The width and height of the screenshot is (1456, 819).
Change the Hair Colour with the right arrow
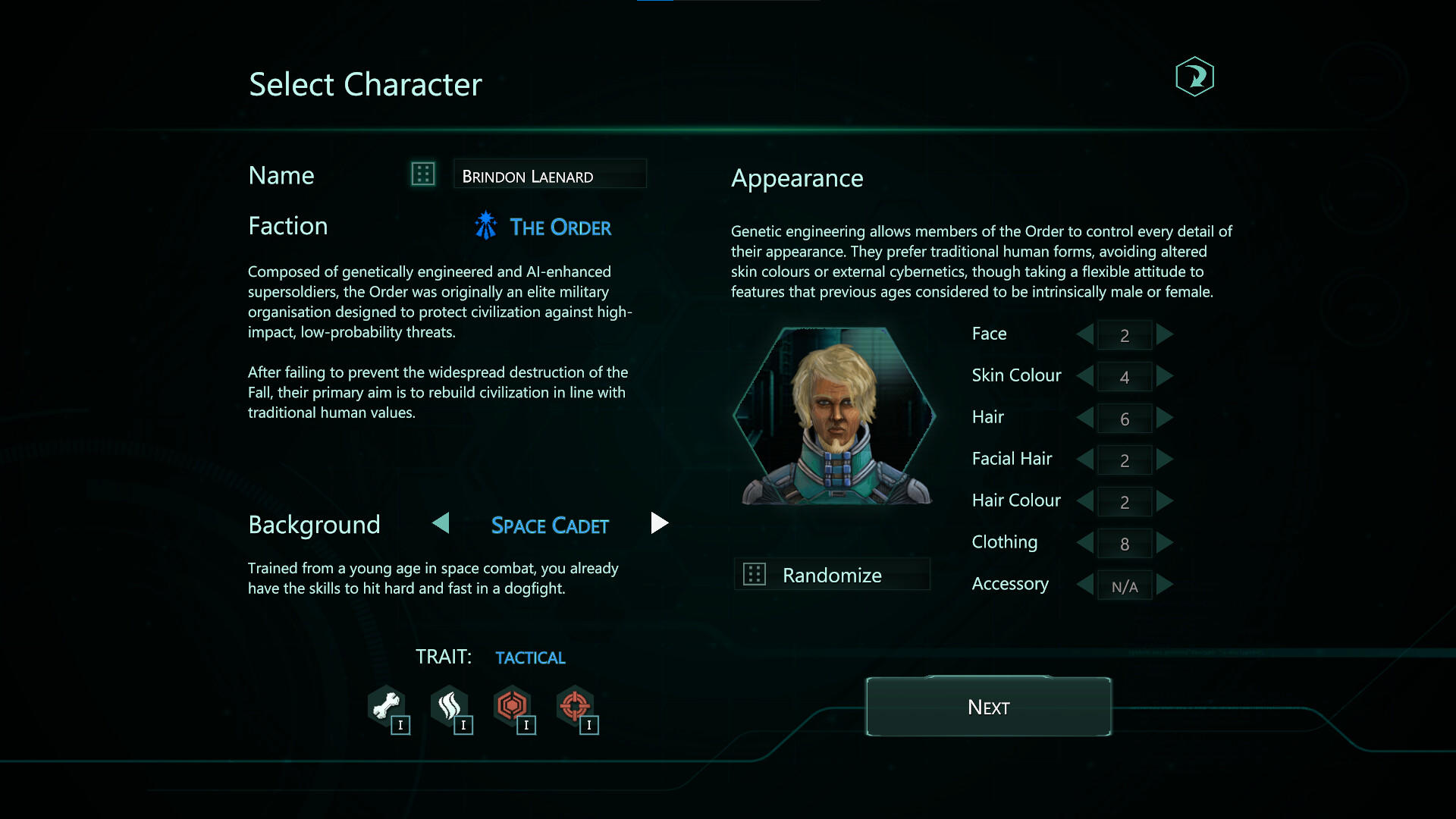[1166, 501]
